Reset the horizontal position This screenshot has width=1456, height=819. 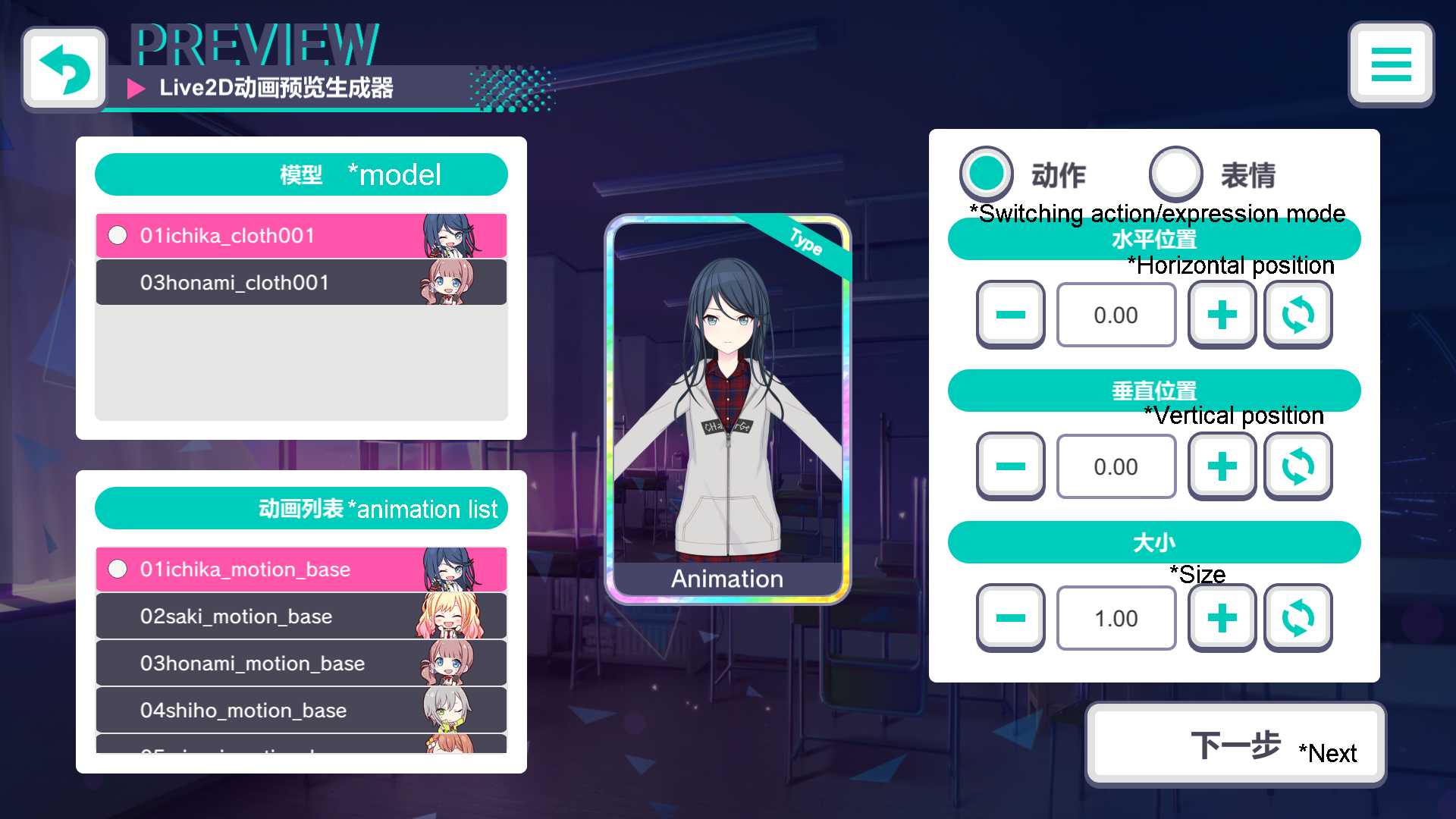(1298, 315)
